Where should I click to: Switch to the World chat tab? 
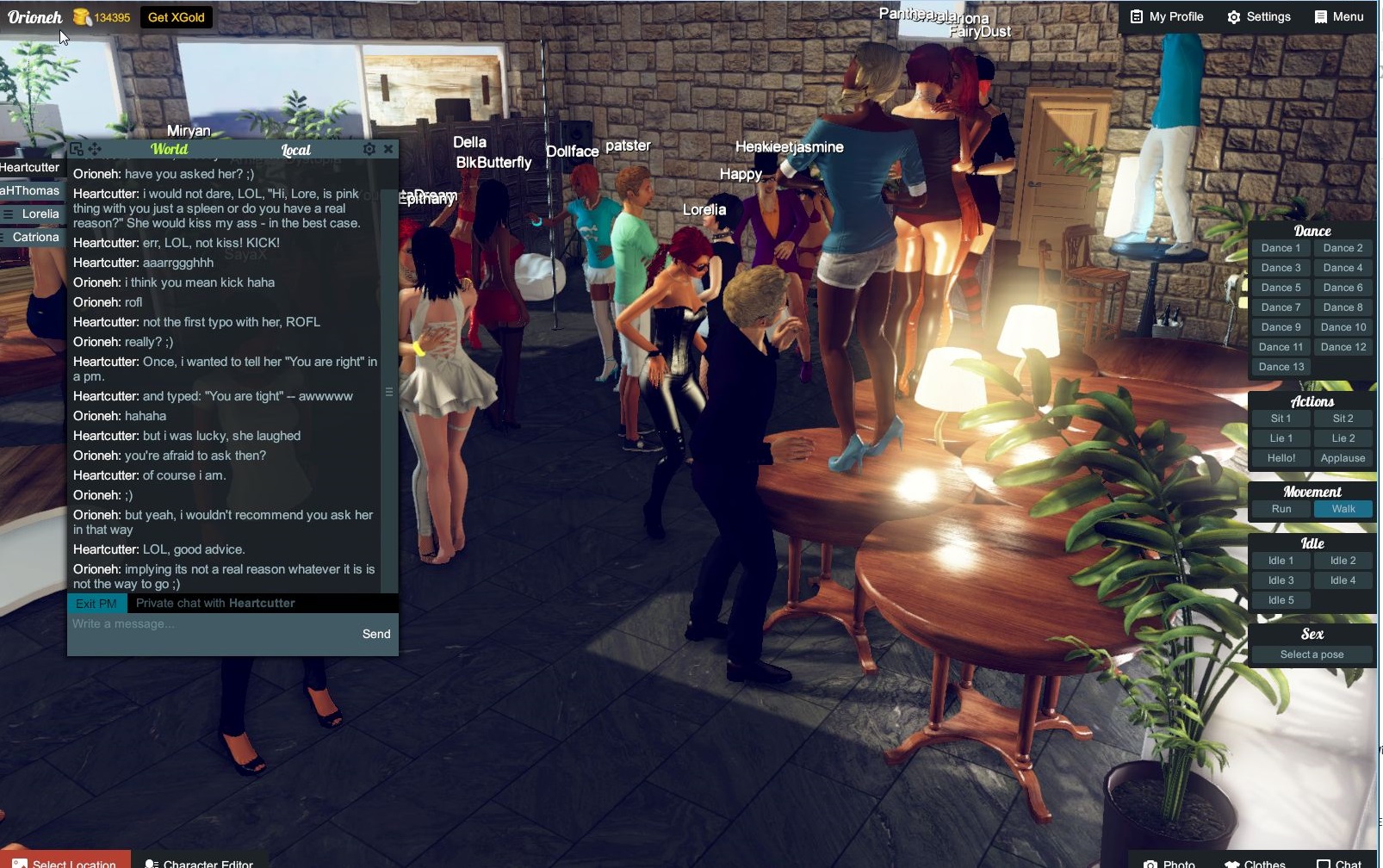click(170, 149)
